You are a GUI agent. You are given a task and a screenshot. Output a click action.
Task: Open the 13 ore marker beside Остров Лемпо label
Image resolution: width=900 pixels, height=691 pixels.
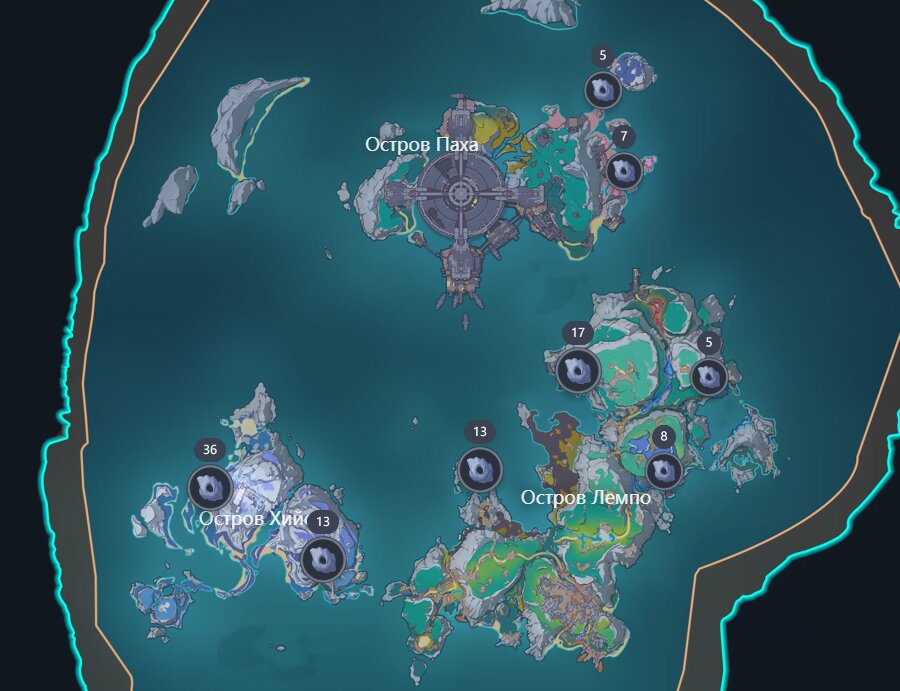(479, 470)
